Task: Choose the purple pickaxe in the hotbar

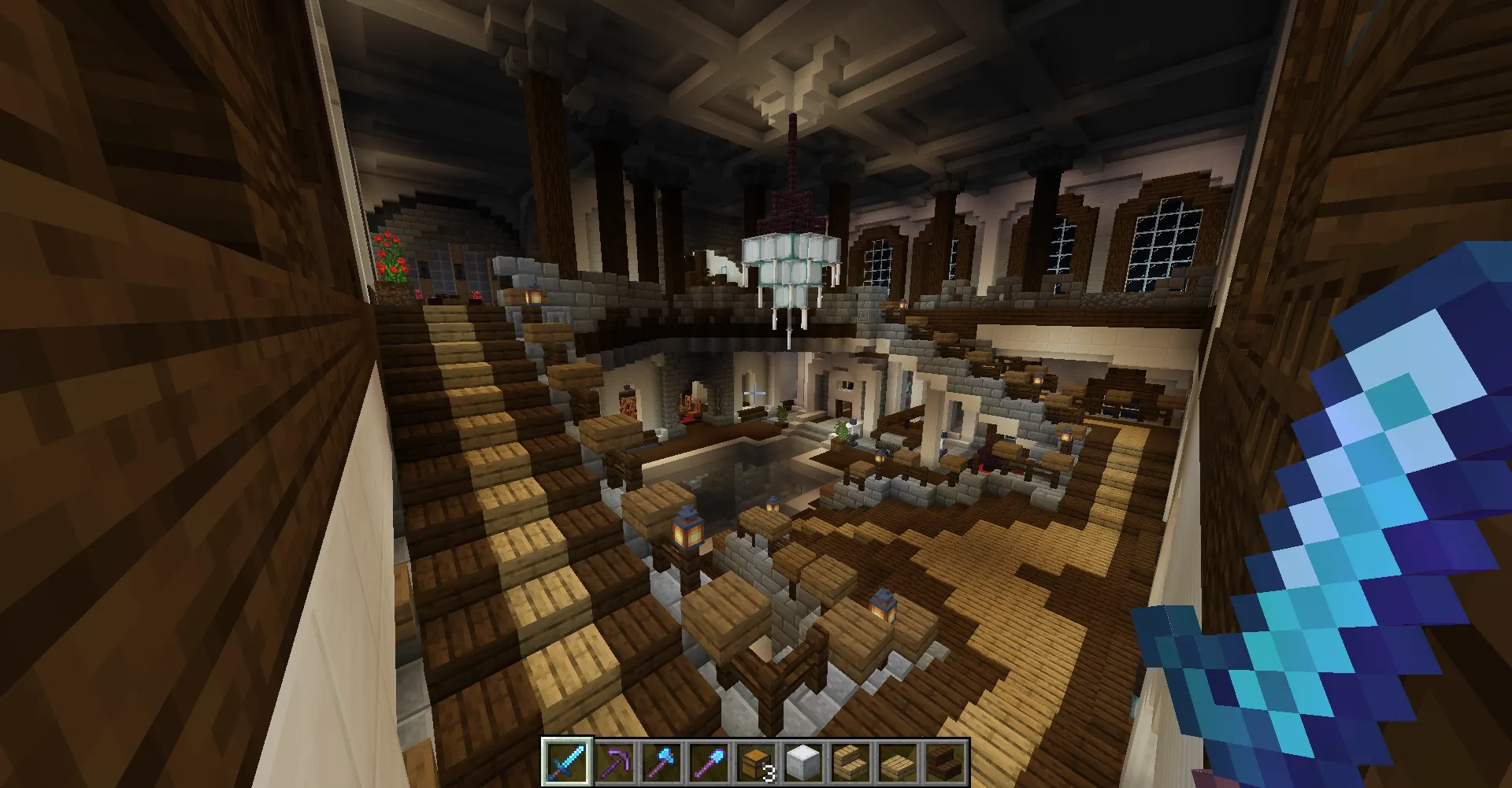Action: pyautogui.click(x=614, y=762)
